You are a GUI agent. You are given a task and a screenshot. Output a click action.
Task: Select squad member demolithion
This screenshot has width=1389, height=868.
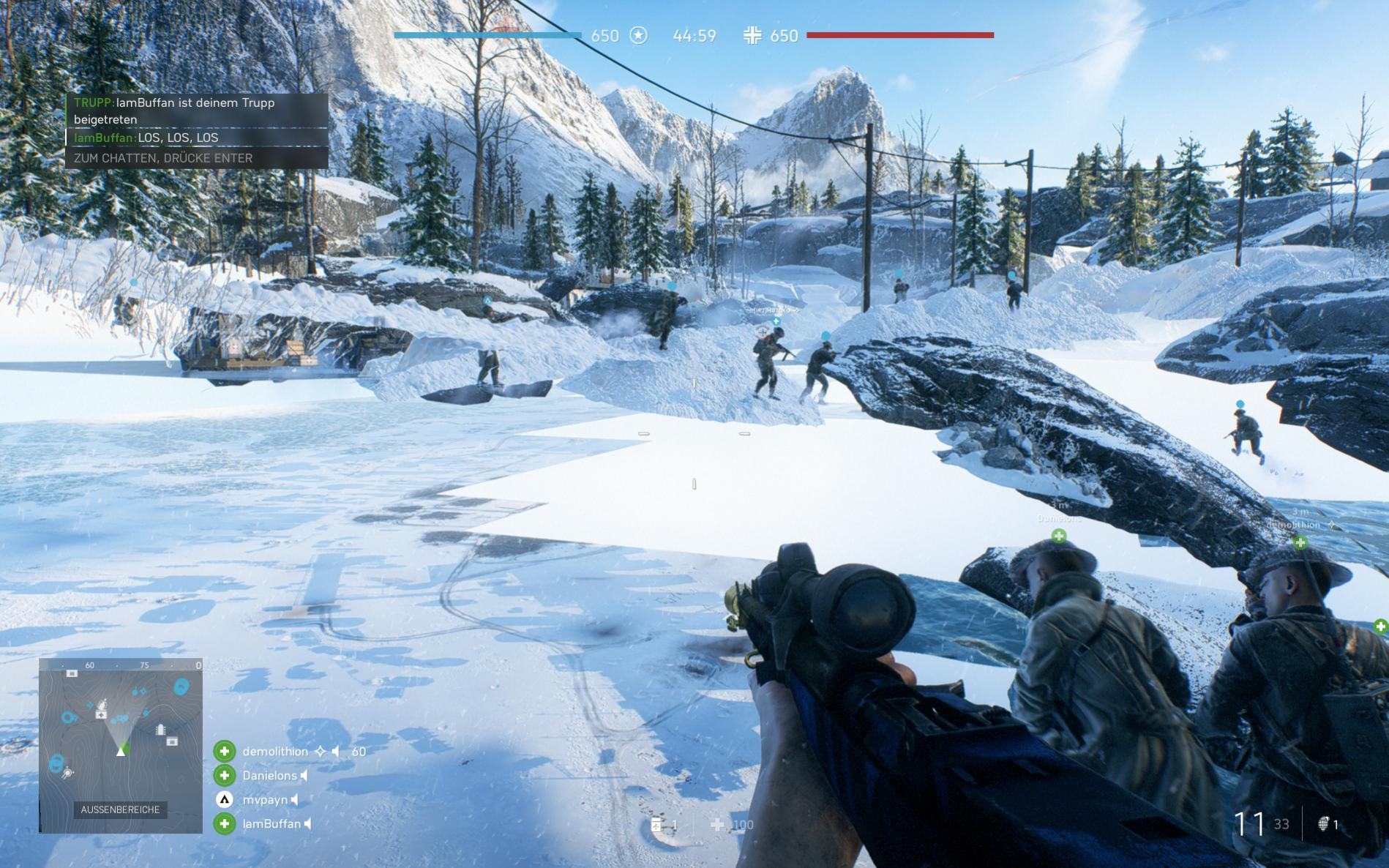tap(275, 752)
